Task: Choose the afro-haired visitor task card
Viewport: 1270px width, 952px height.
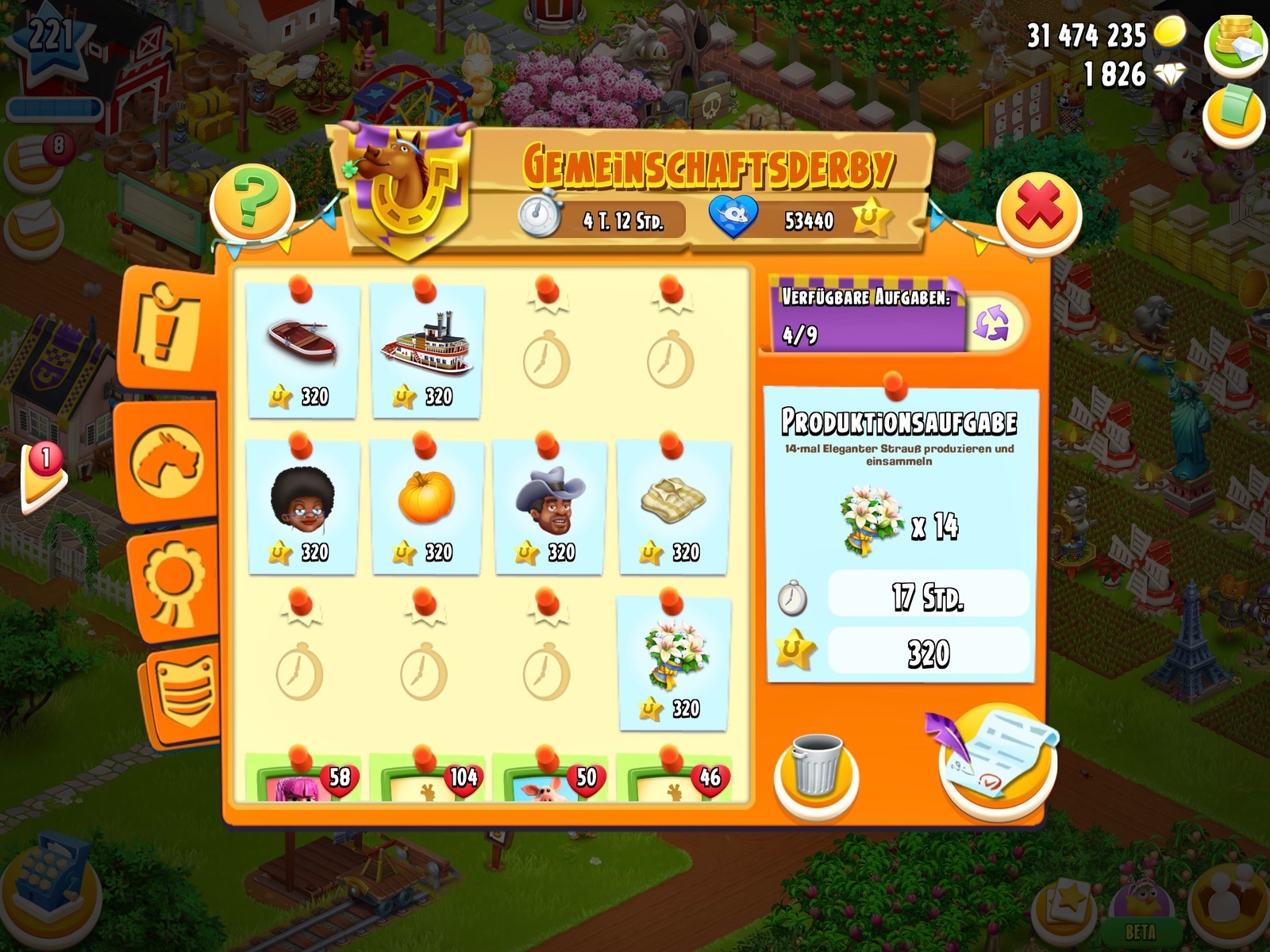Action: pos(302,506)
